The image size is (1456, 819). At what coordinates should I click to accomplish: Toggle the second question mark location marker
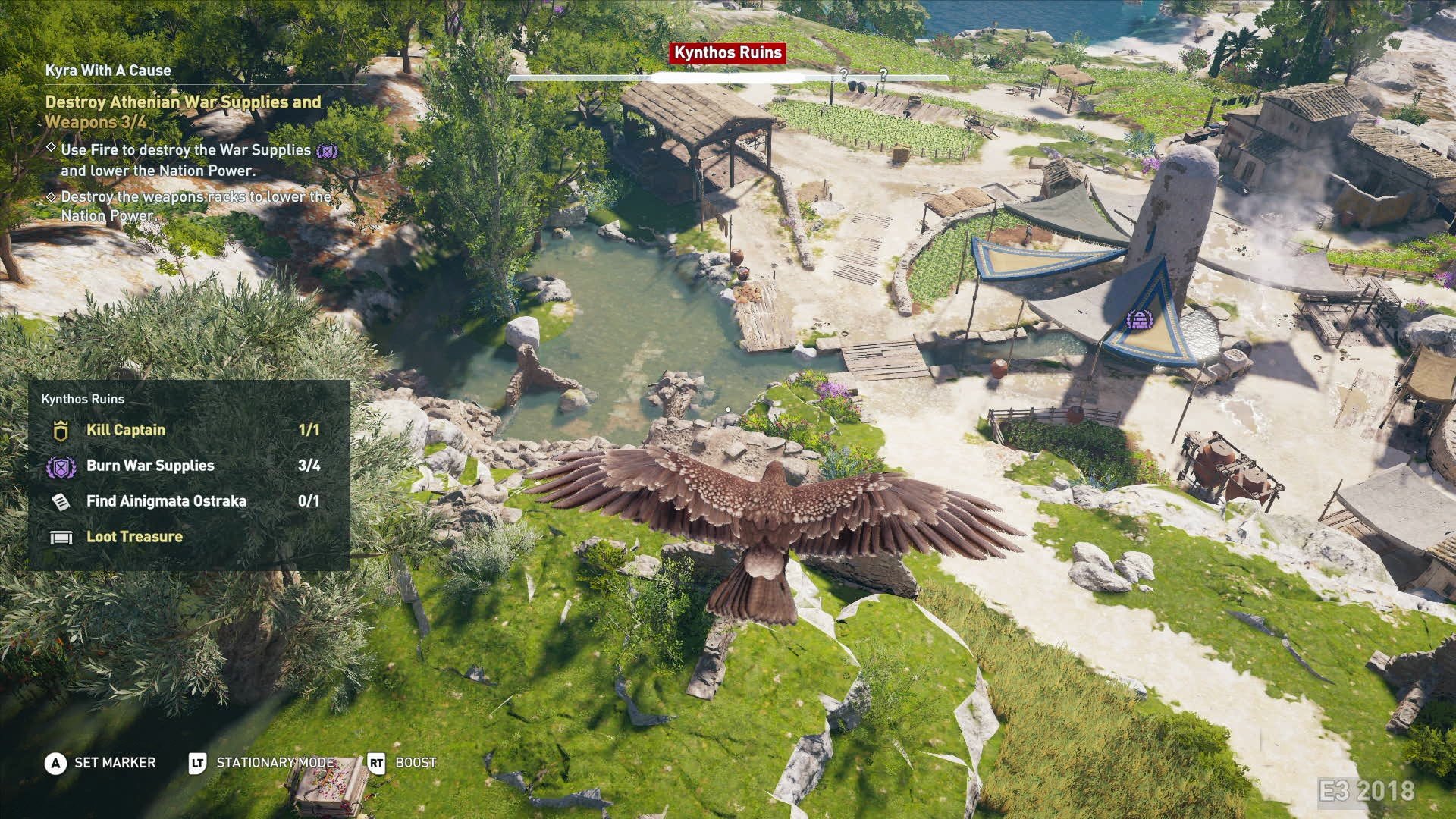885,75
